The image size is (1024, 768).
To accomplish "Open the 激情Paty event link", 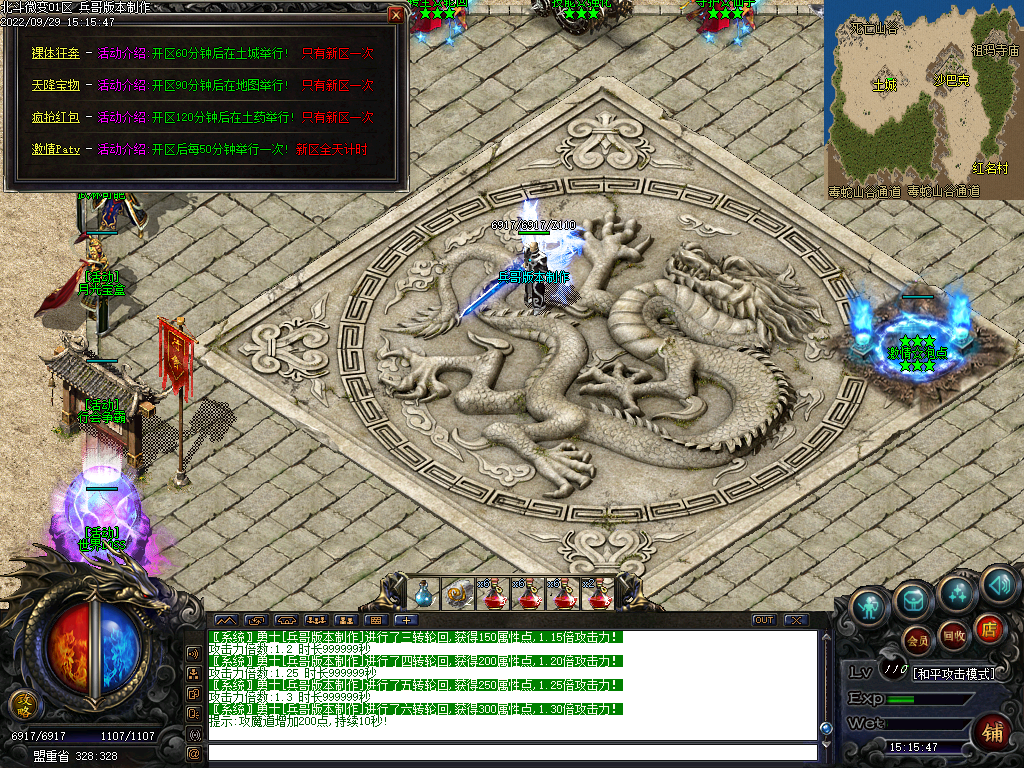I will click(55, 149).
